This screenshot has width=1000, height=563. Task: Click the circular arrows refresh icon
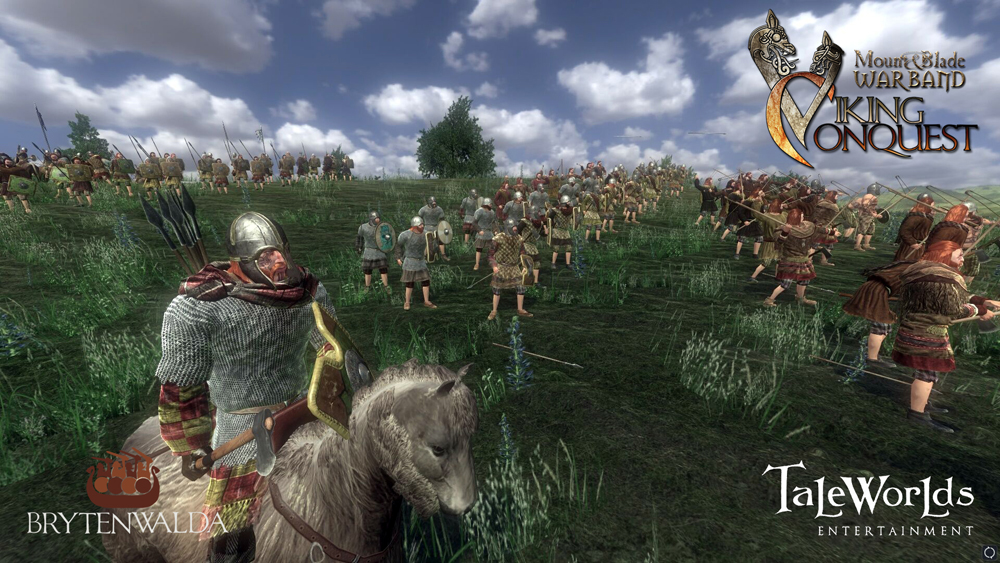point(989,551)
